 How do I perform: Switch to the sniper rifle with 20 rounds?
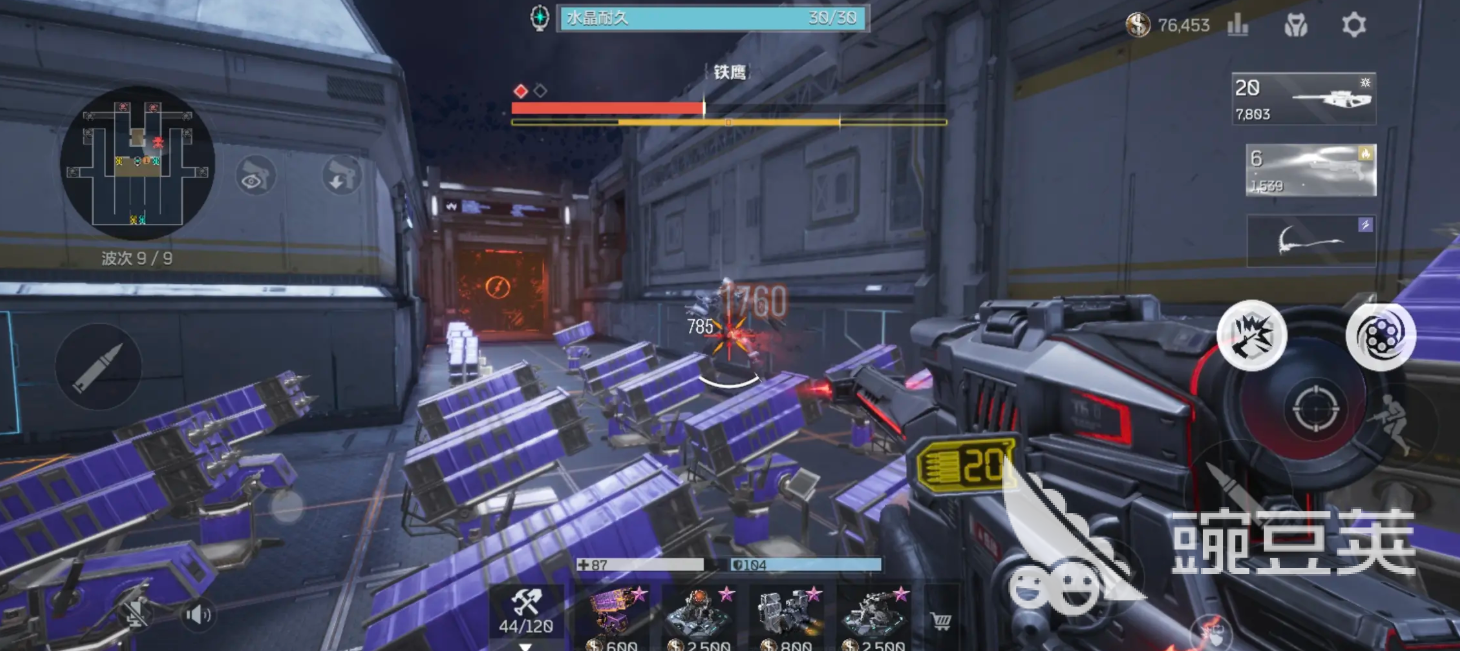(x=1304, y=99)
